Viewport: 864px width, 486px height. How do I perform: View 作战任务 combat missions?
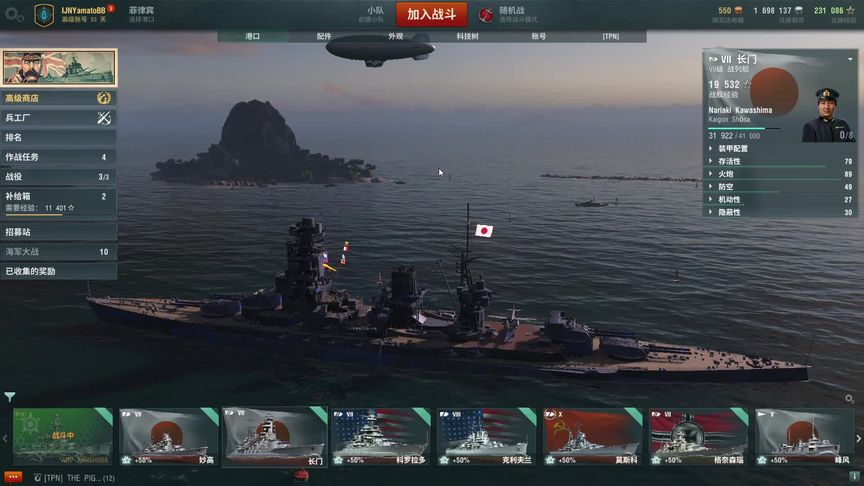pos(58,157)
